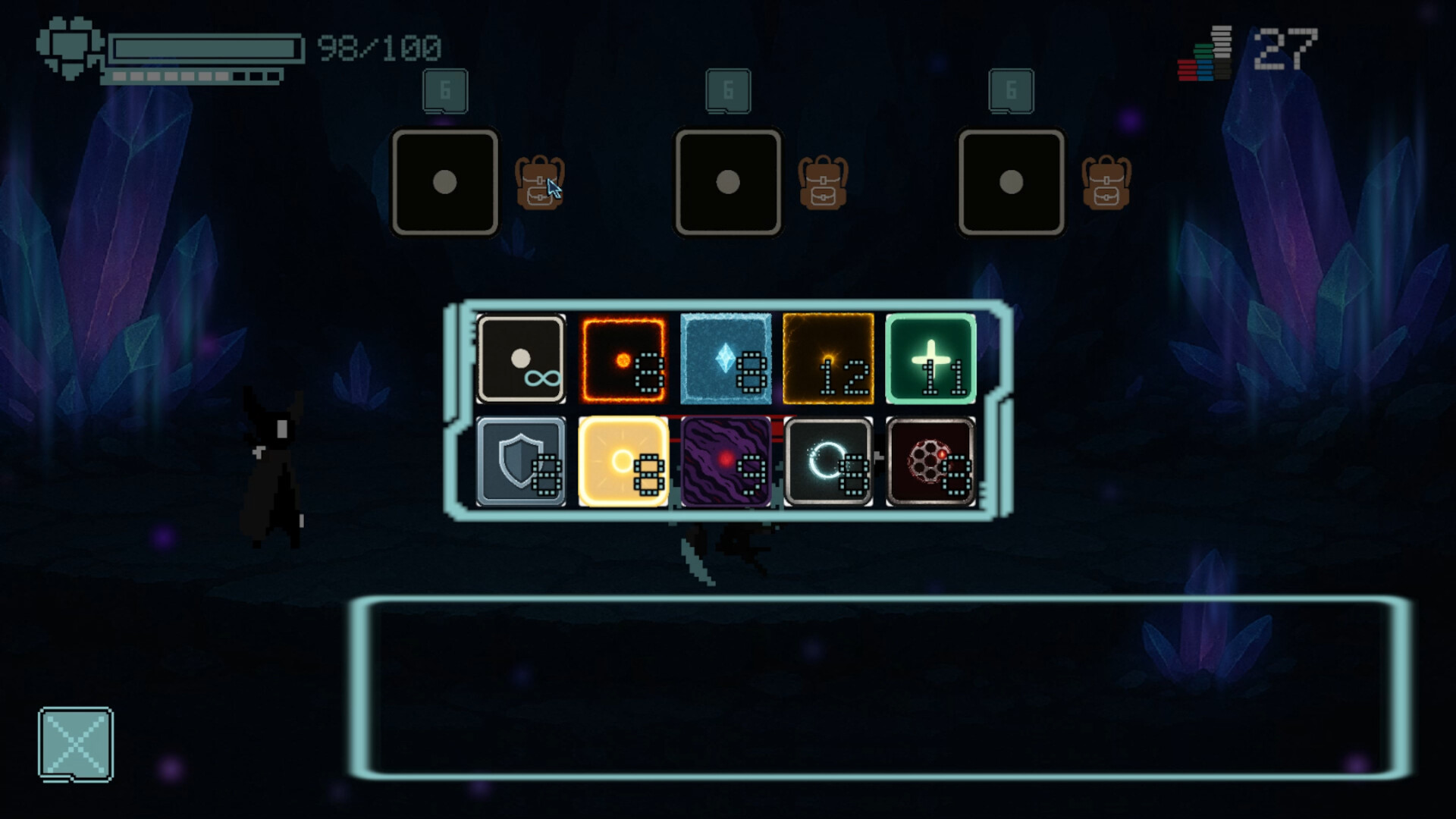Click the 98/100 health bar
1456x819 pixels.
(205, 45)
